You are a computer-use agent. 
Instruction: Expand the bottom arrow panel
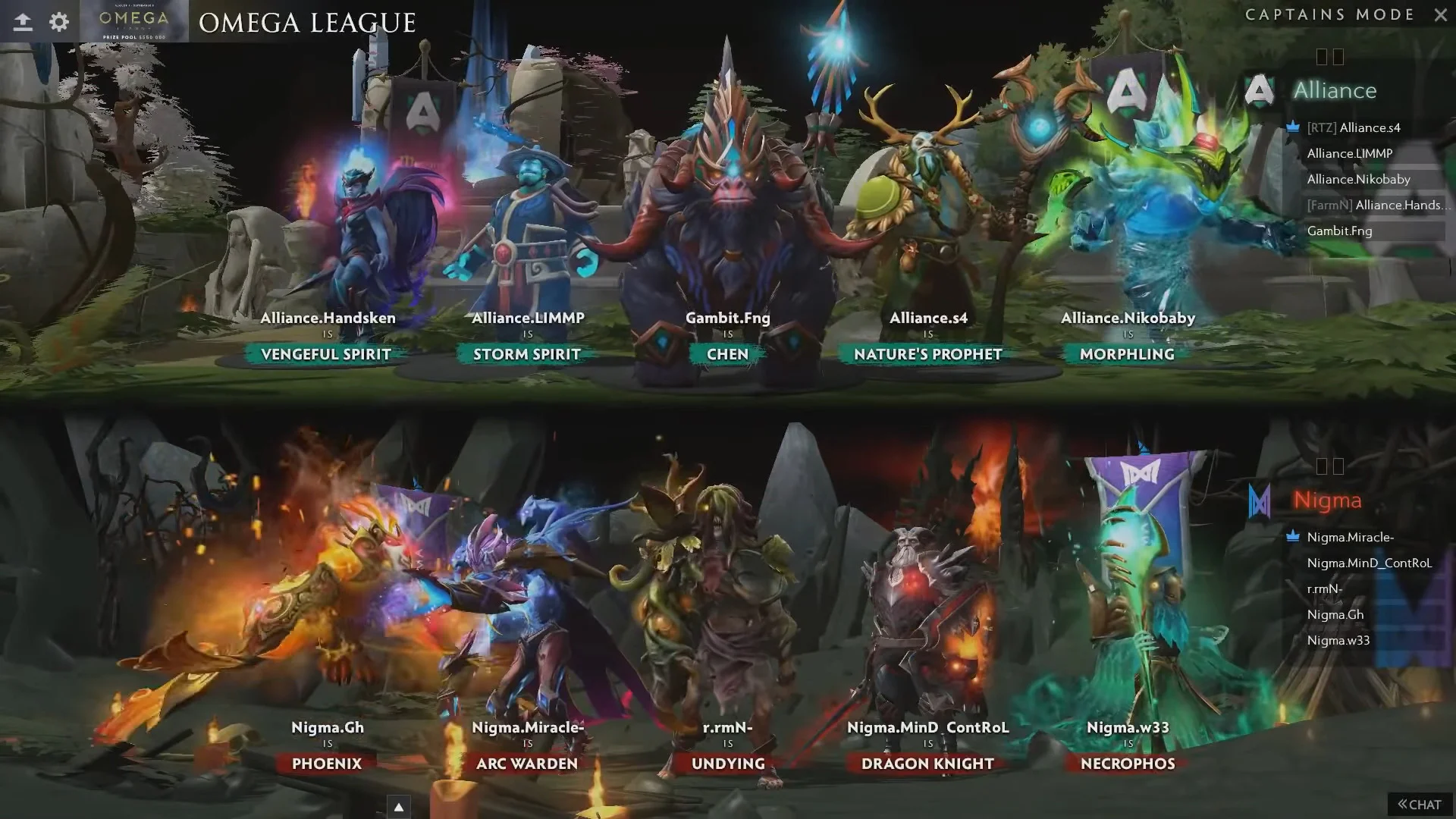coord(398,807)
